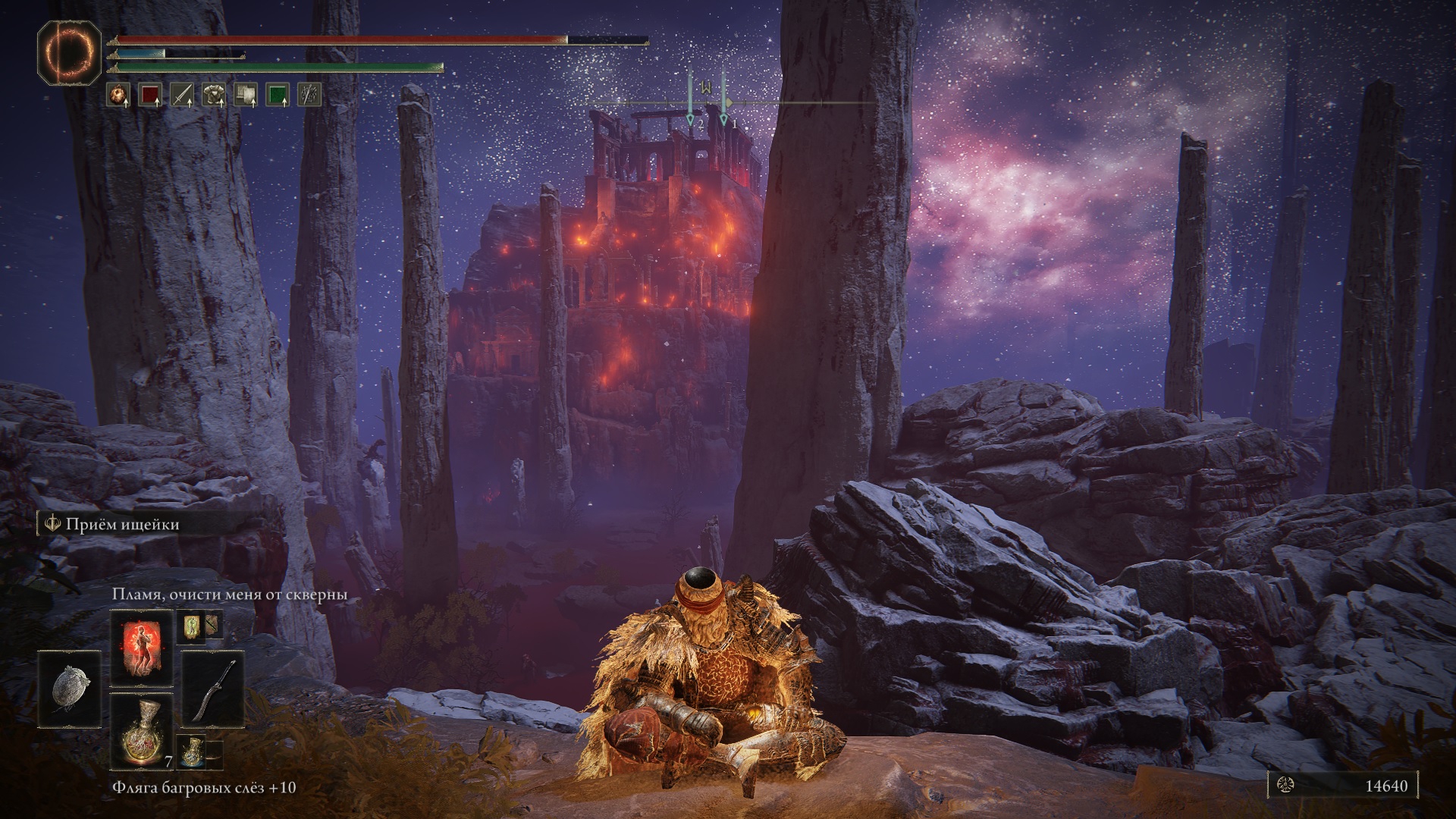Click the paper sheets buff status icon

coord(246,95)
